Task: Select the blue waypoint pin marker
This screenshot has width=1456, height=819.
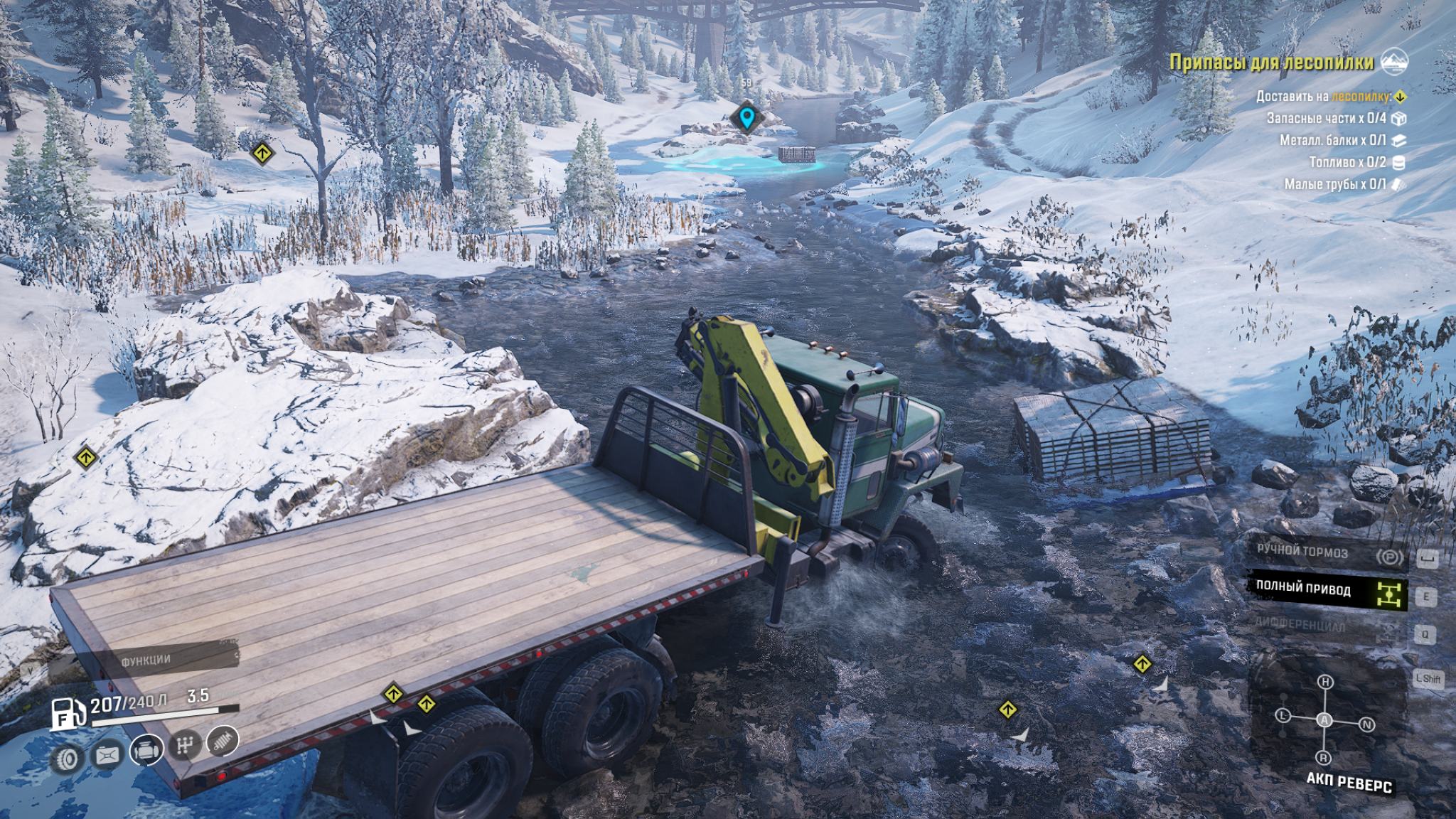Action: [x=746, y=117]
